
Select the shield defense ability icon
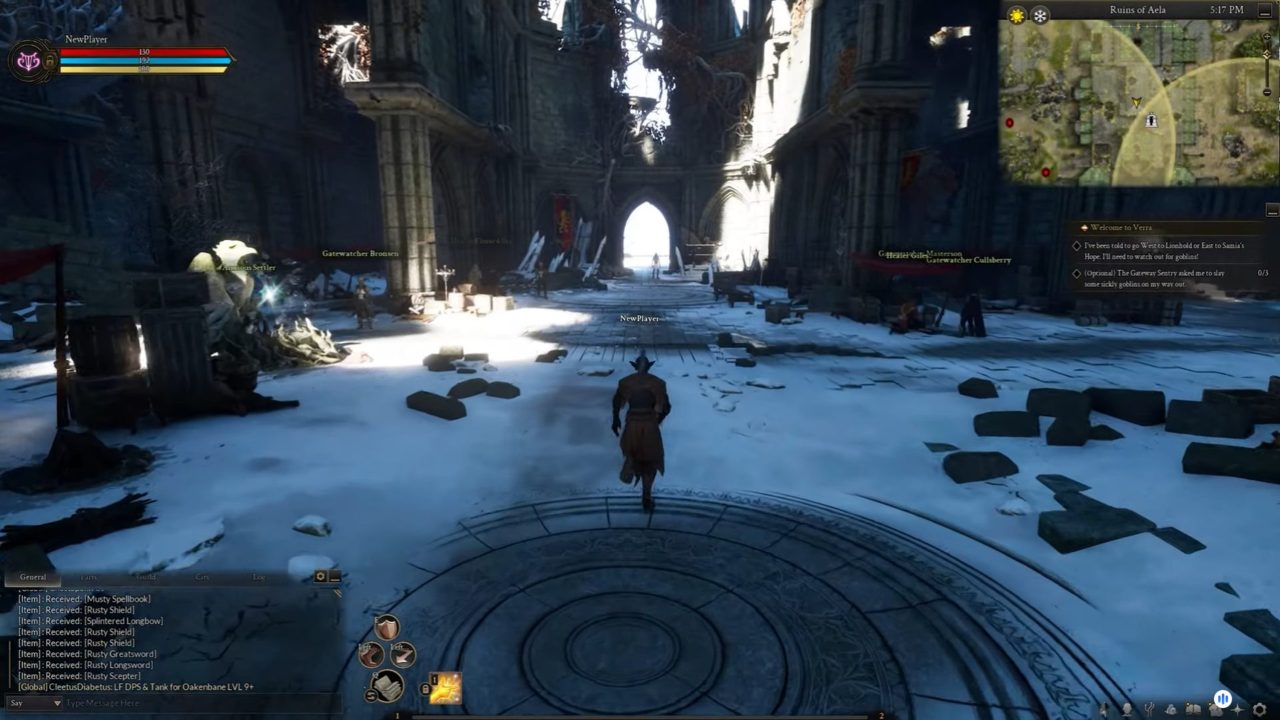click(x=386, y=627)
